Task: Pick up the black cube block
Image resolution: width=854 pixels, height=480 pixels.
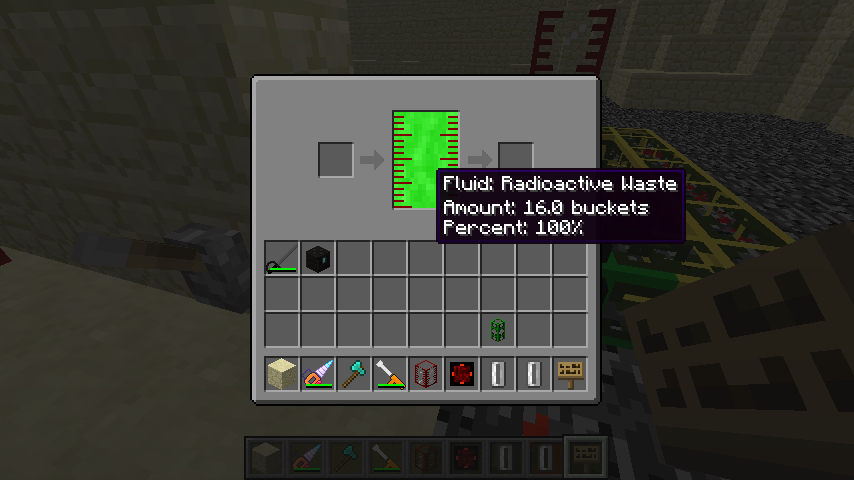Action: tap(318, 258)
